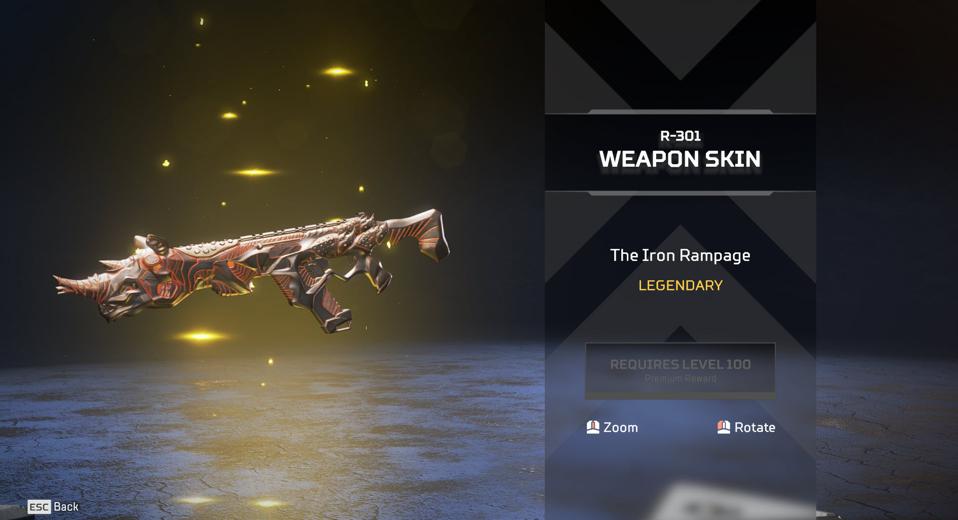Go back using the Back button
Screen dimensions: 958x520
coord(54,507)
